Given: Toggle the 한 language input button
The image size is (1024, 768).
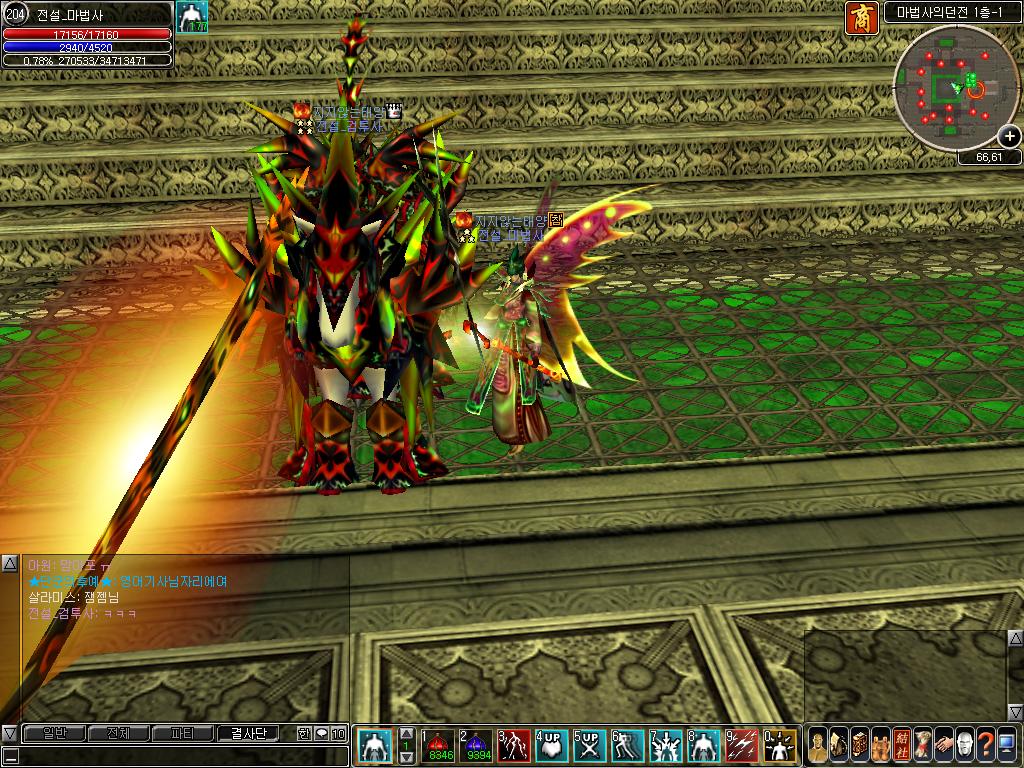Looking at the screenshot, I should pyautogui.click(x=304, y=734).
